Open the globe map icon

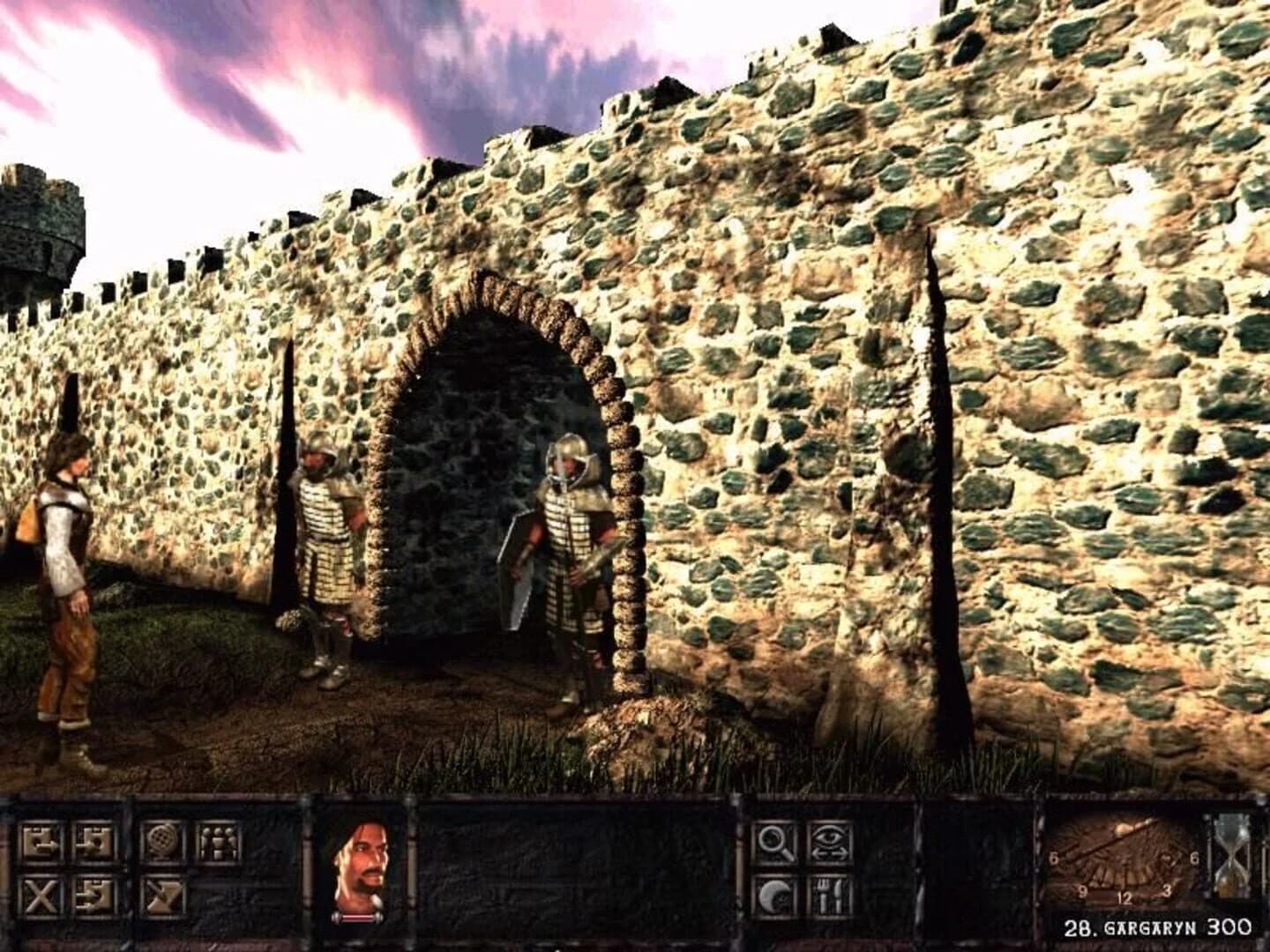point(161,841)
